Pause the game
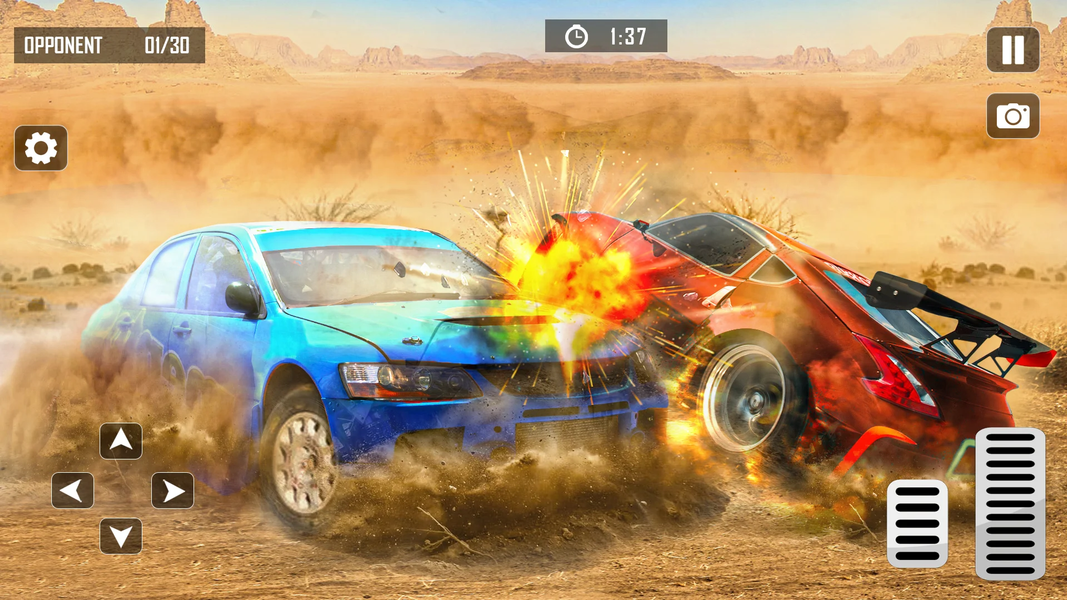1067x600 pixels. coord(1012,50)
